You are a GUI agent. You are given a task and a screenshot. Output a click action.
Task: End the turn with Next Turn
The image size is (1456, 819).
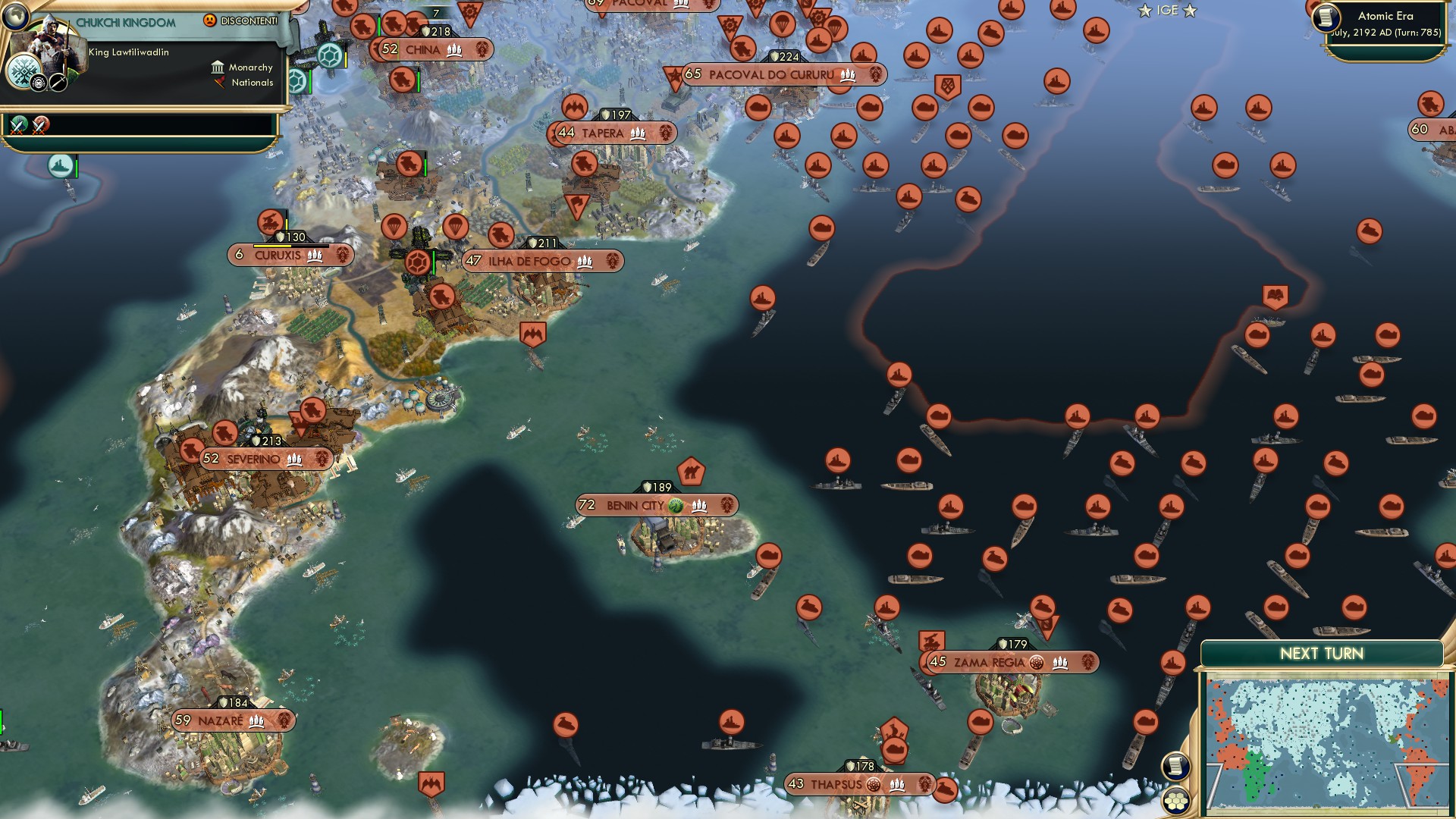click(1321, 654)
